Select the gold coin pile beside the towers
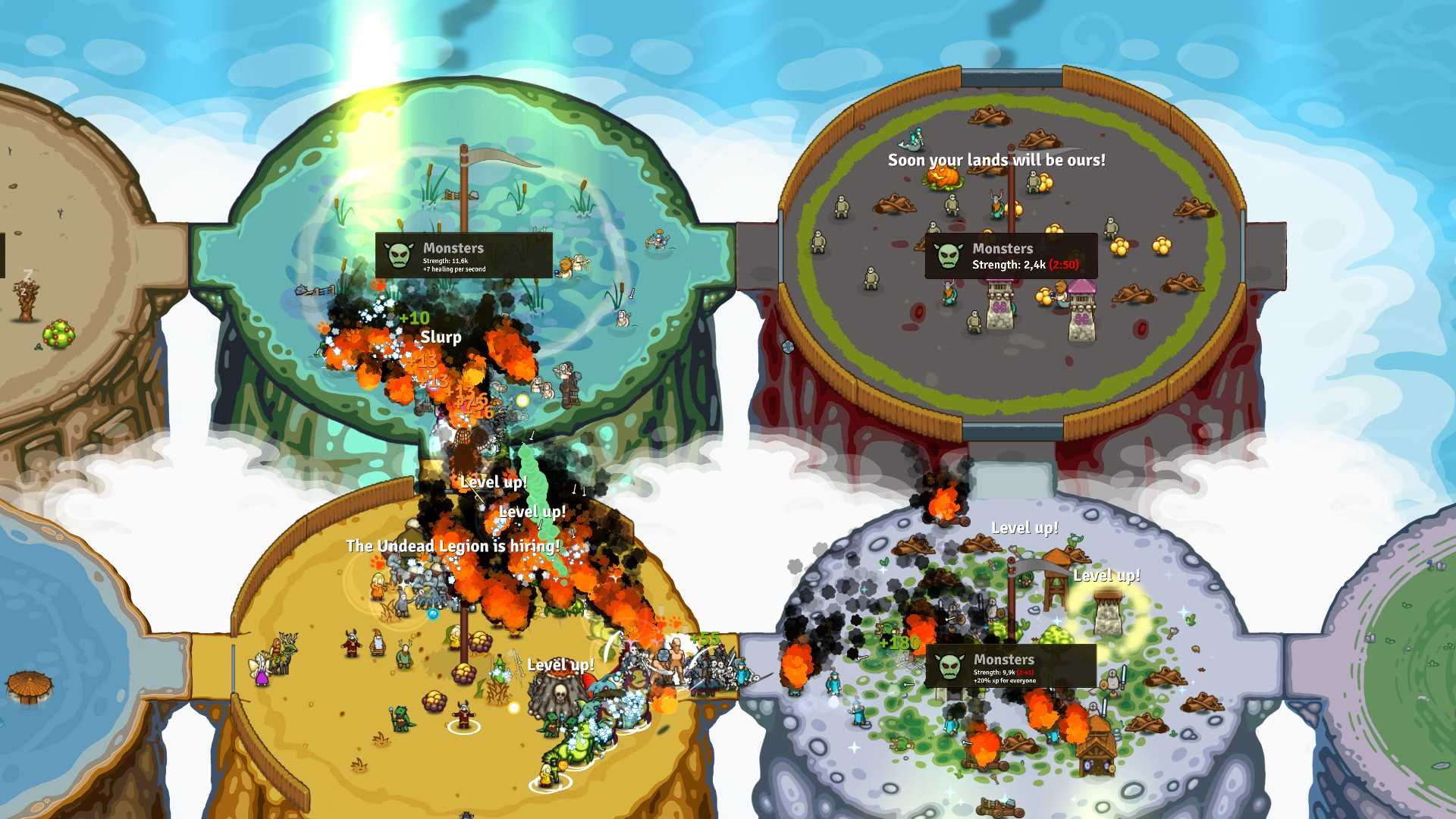The image size is (1456, 819). point(1044,295)
